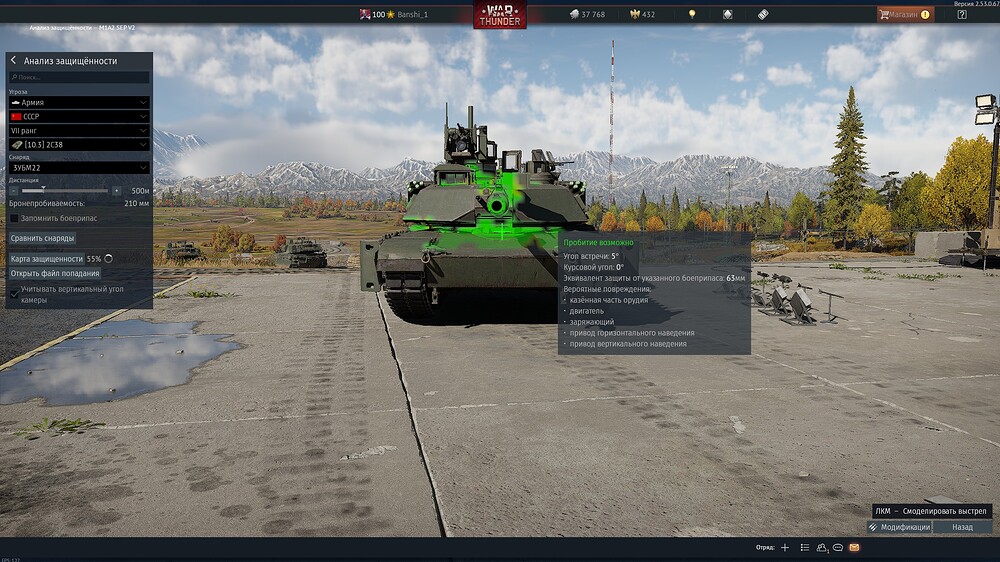Expand the VII ранг rank dropdown
Screen dimensions: 1000x562
tap(79, 131)
